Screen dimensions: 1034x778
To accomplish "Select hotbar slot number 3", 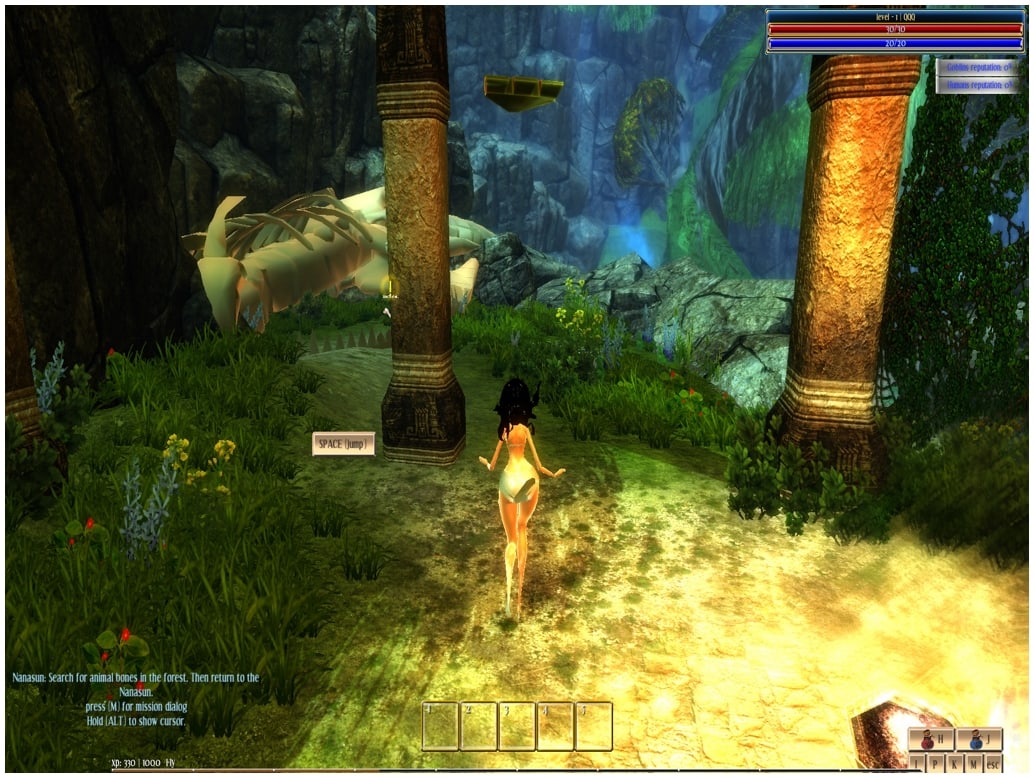I will tap(517, 726).
